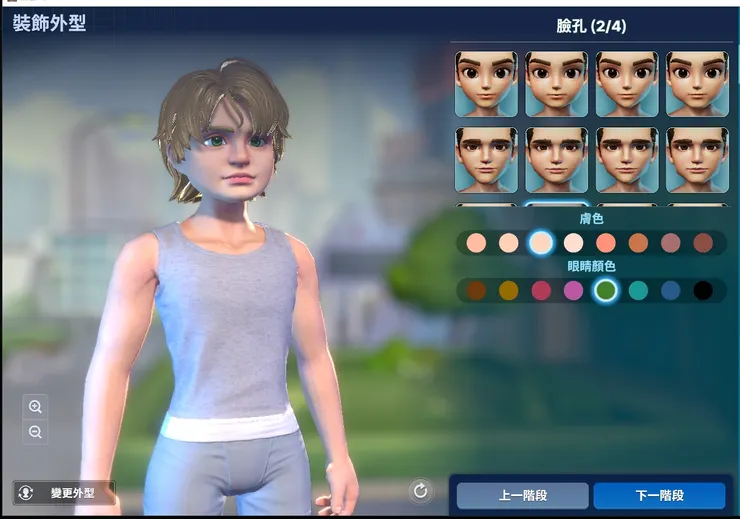This screenshot has width=740, height=519.
Task: Select the highlighted pale skin tone swatch
Action: [x=541, y=243]
